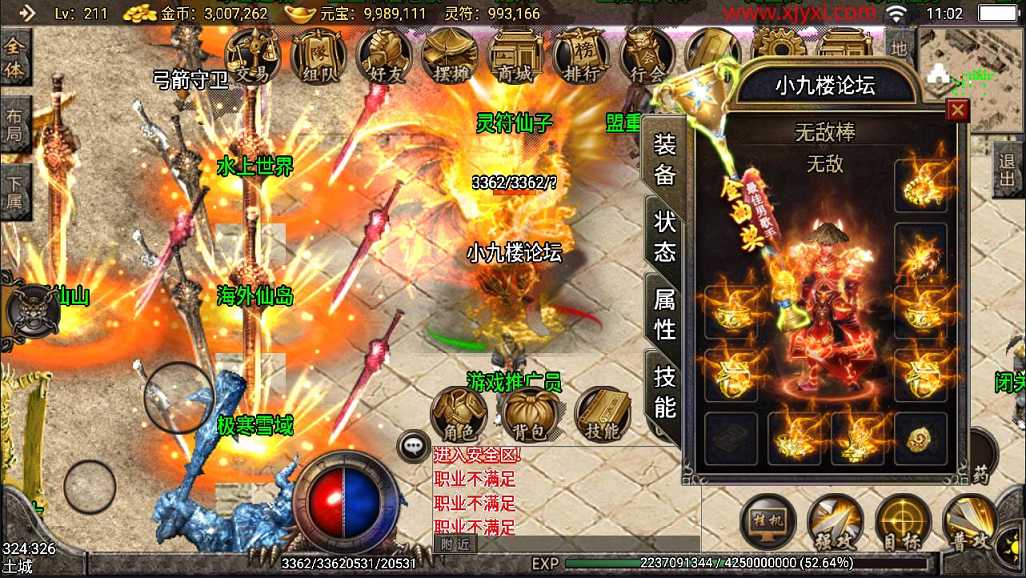Open the 属性 attributes tab
1026x578 pixels.
665,313
